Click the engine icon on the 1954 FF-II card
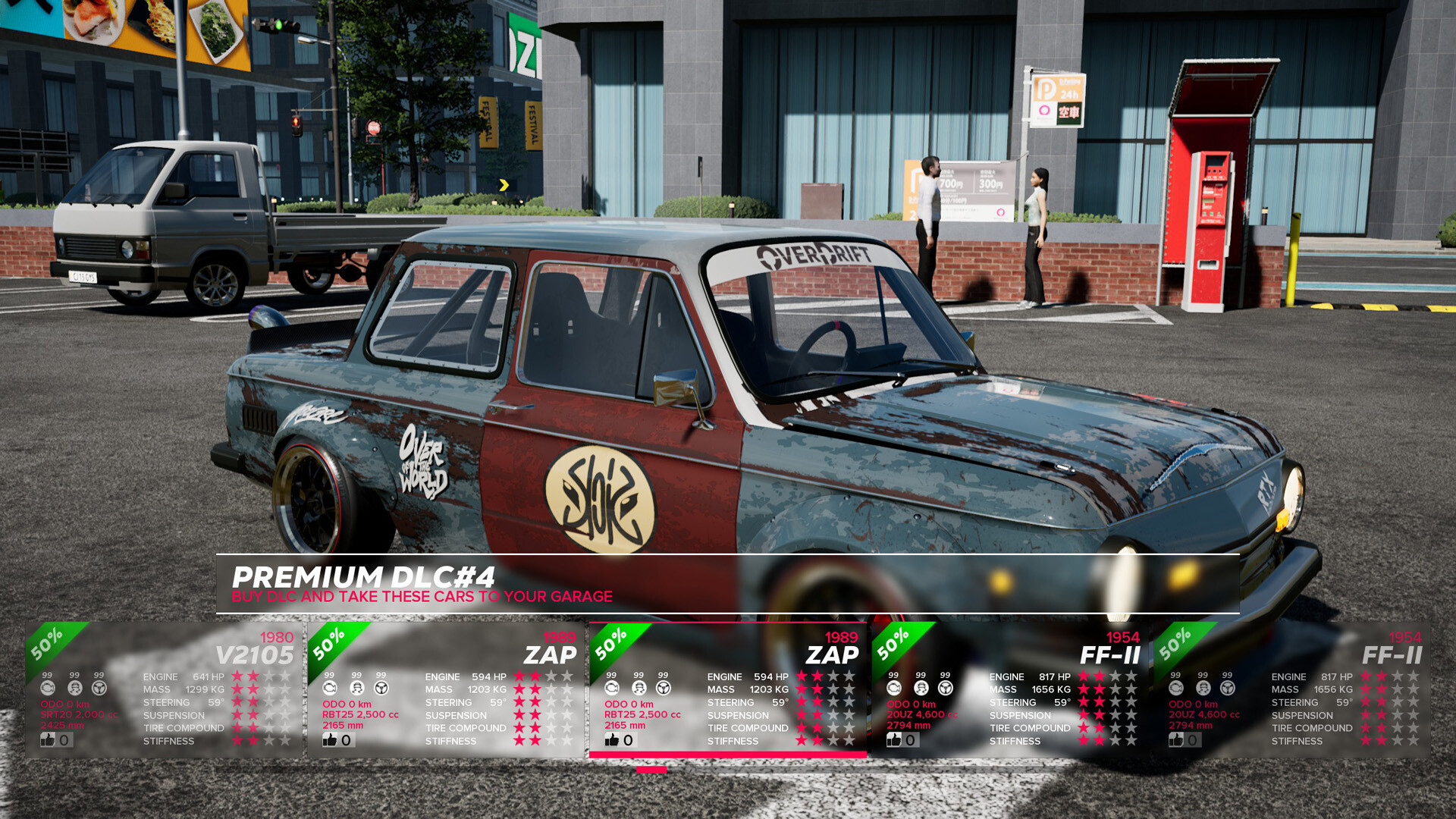Image resolution: width=1456 pixels, height=819 pixels. pyautogui.click(x=893, y=688)
